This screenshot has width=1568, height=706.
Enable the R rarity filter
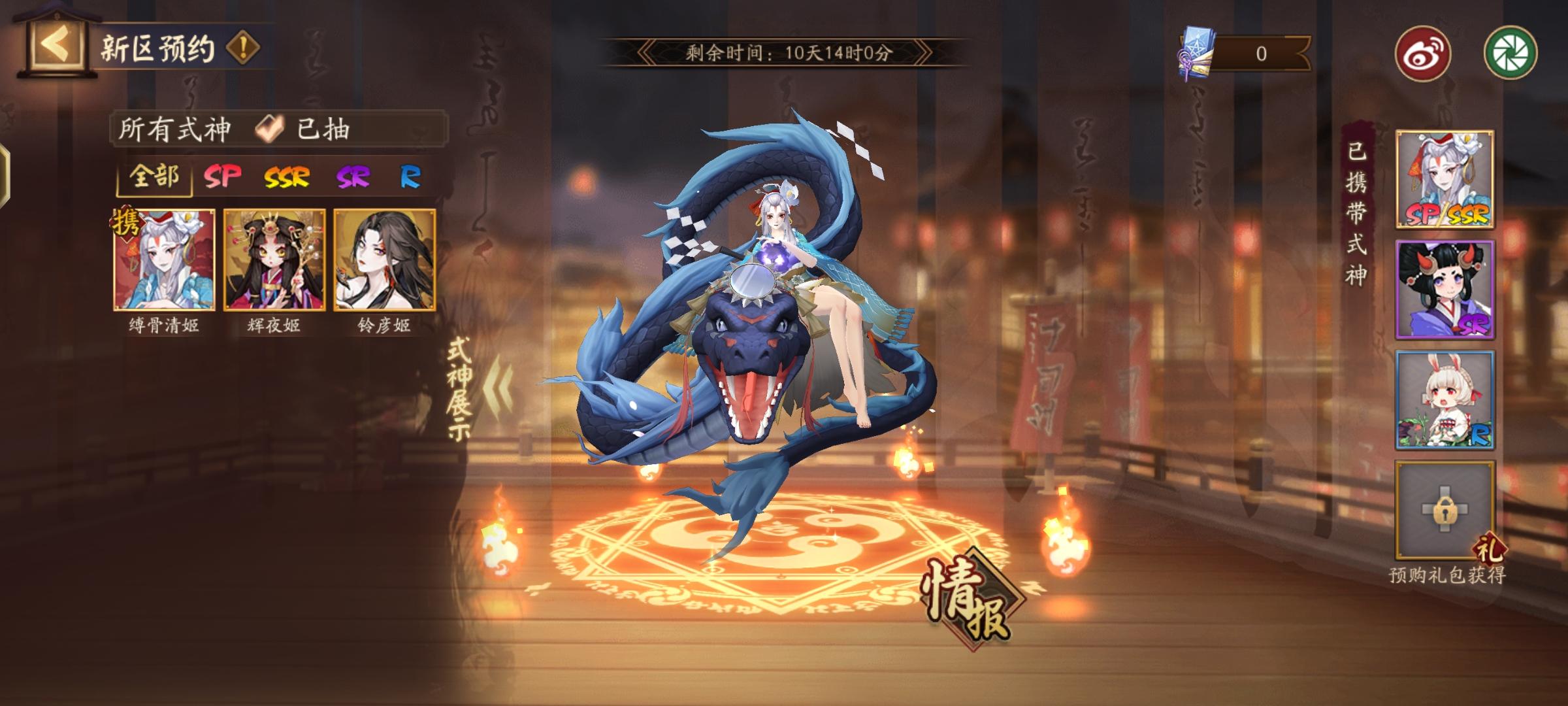408,178
